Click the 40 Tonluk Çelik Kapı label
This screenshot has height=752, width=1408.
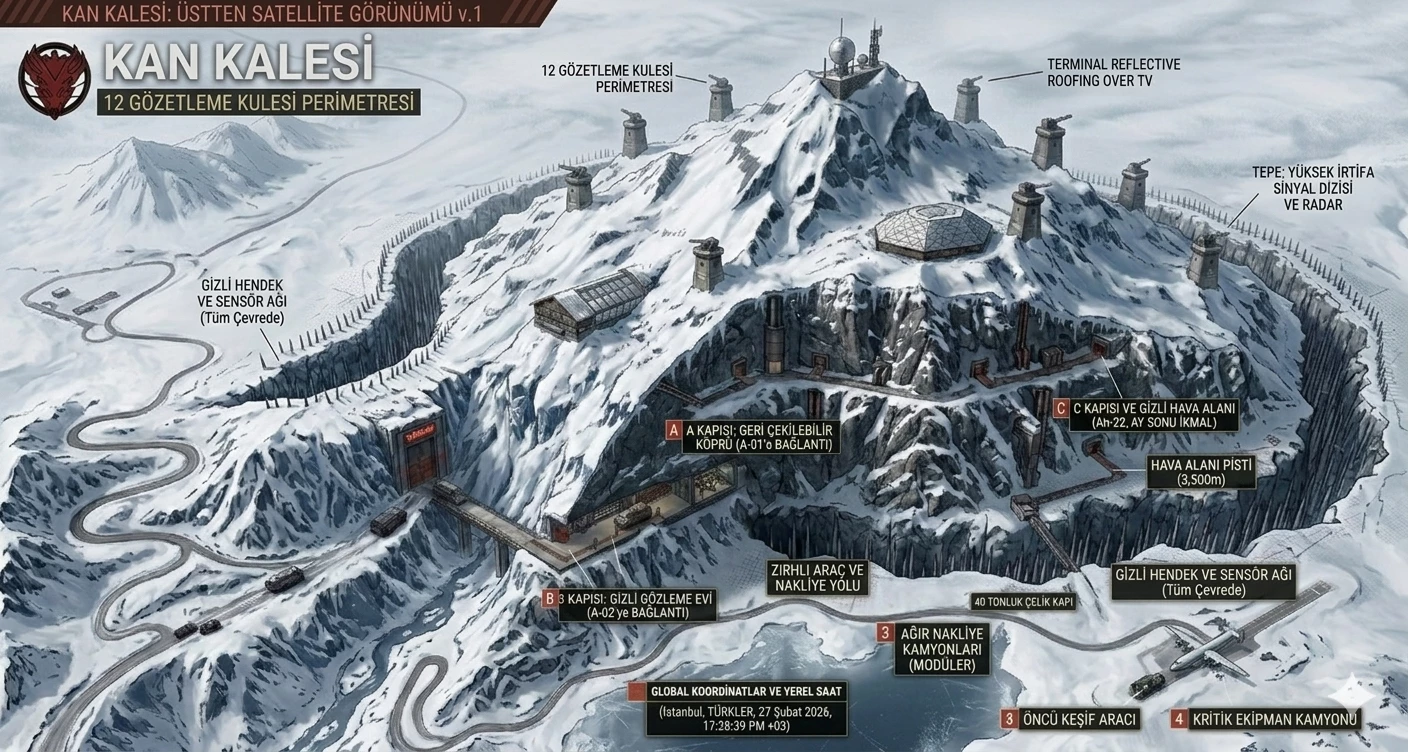(1023, 603)
